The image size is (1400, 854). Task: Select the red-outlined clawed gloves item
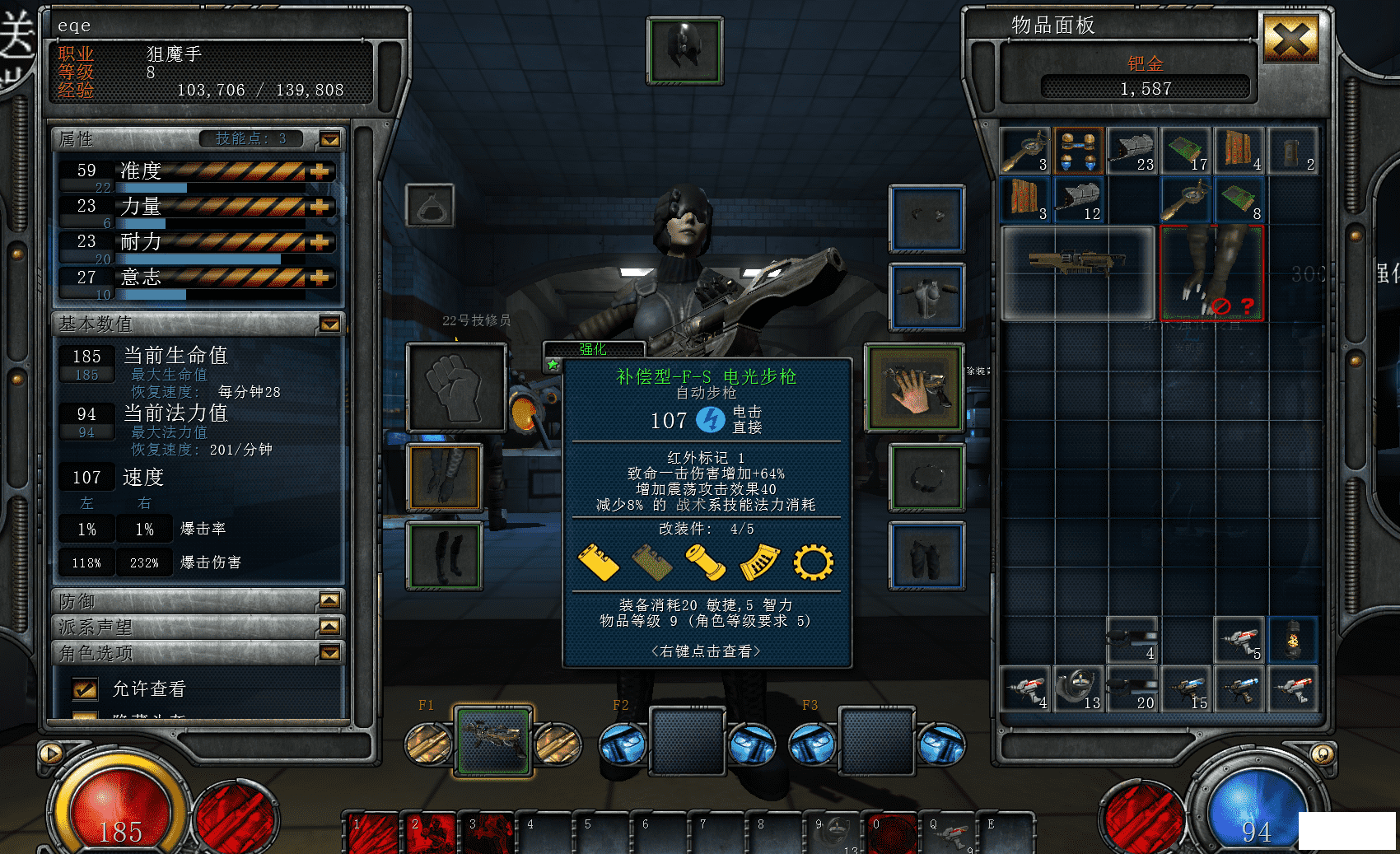tap(1211, 272)
